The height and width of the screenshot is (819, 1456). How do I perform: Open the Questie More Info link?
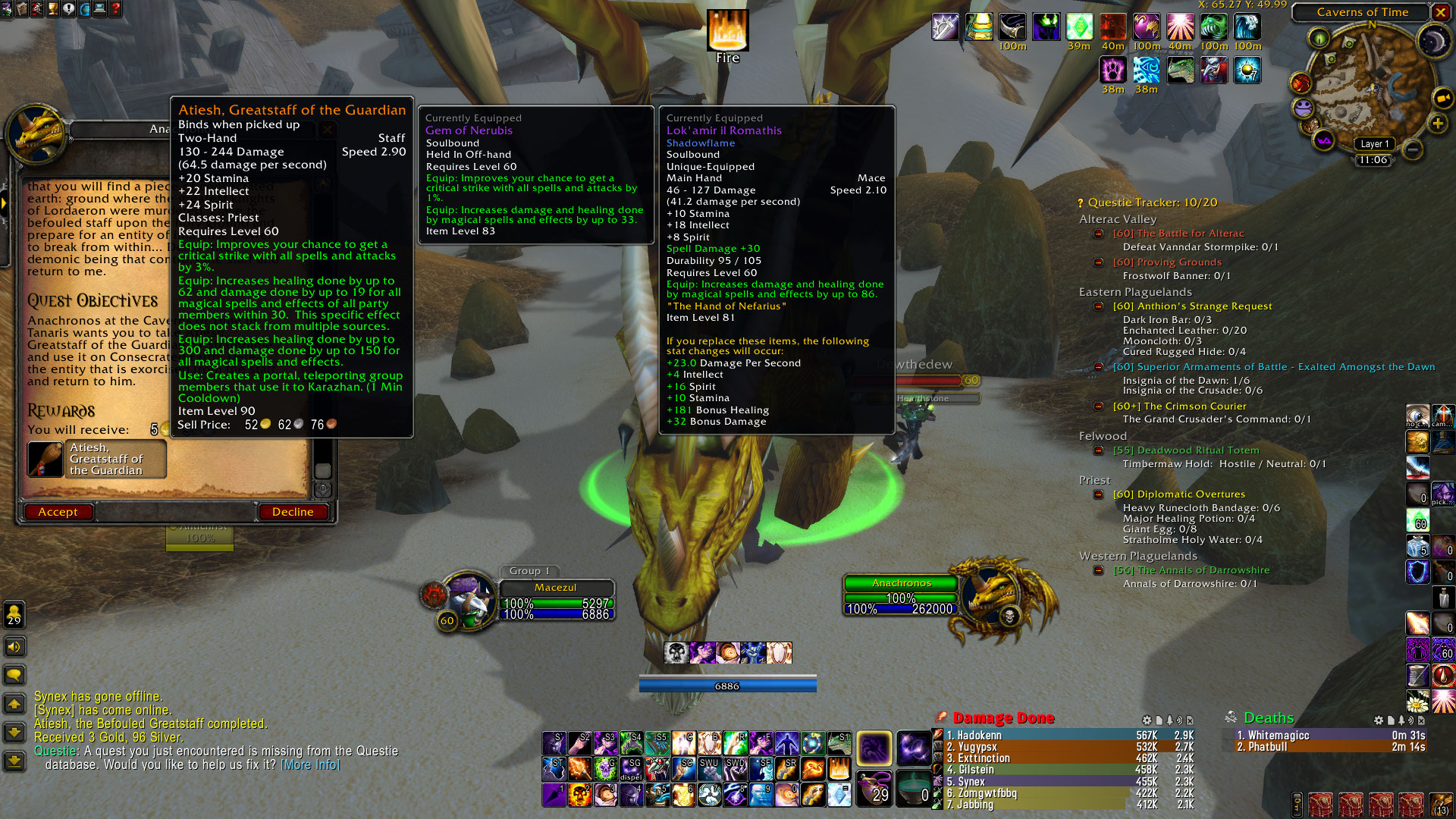tap(310, 764)
